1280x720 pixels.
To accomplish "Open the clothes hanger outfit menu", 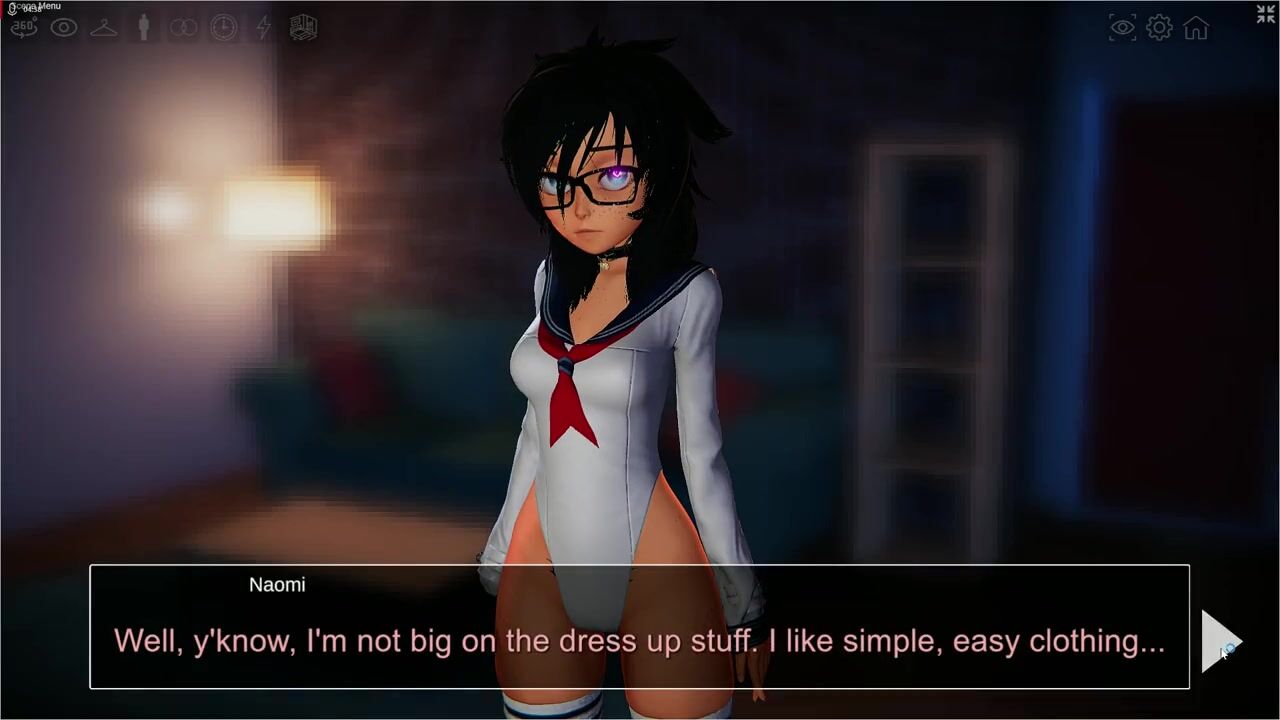I will tap(104, 28).
